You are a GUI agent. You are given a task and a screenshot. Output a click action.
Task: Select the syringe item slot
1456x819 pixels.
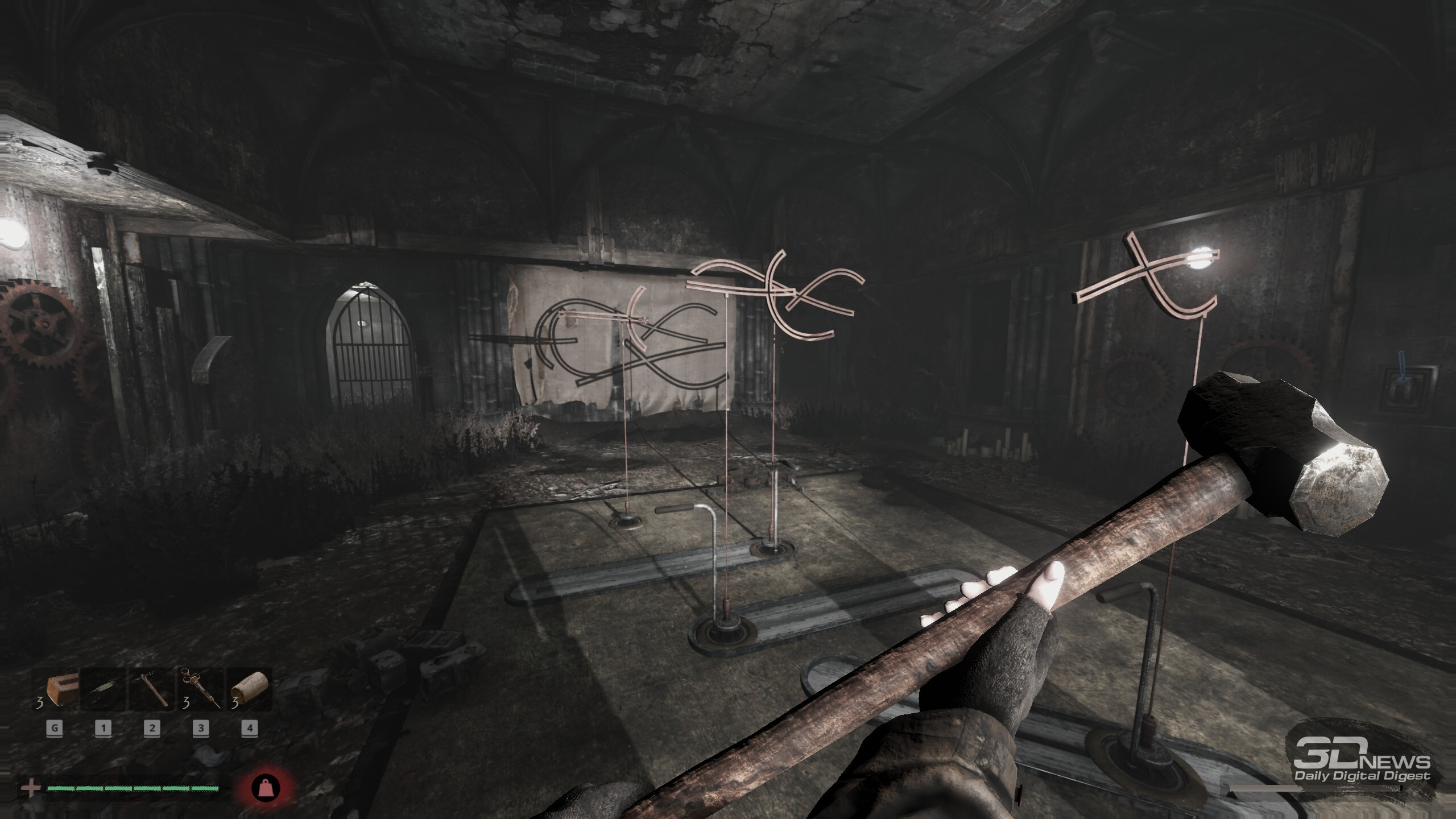[201, 689]
